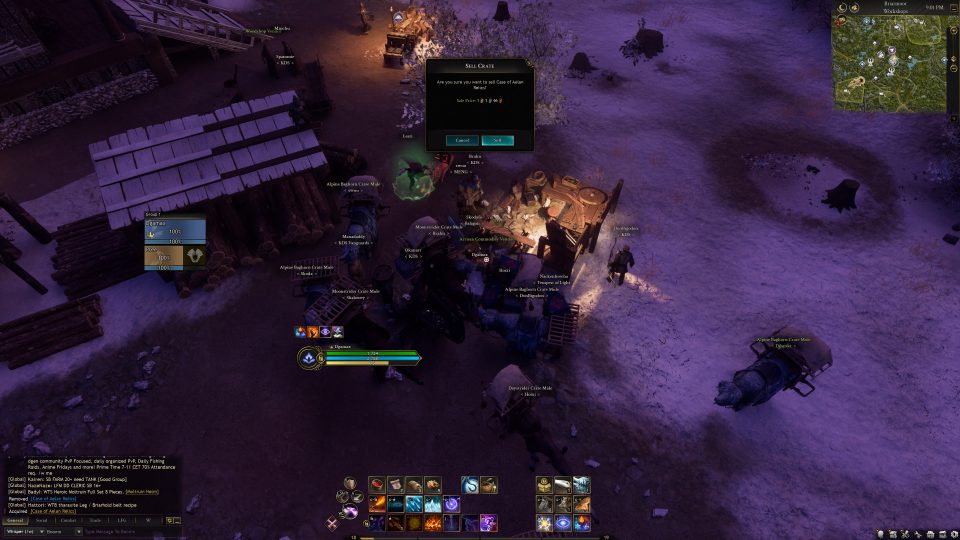Activate the blue swirl ability icon
The image size is (960, 540).
point(469,485)
